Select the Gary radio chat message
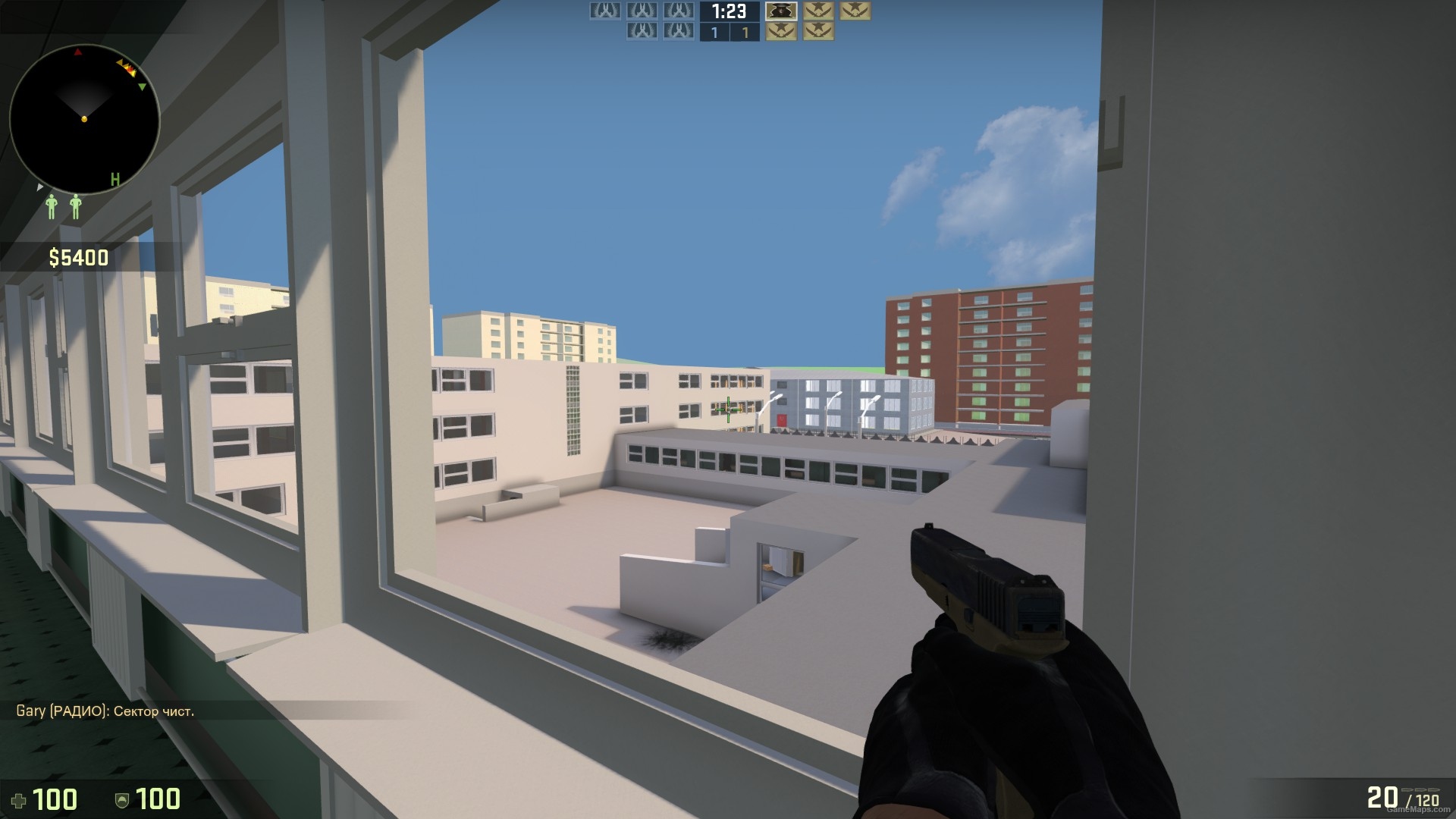Viewport: 1456px width, 819px height. (x=106, y=711)
